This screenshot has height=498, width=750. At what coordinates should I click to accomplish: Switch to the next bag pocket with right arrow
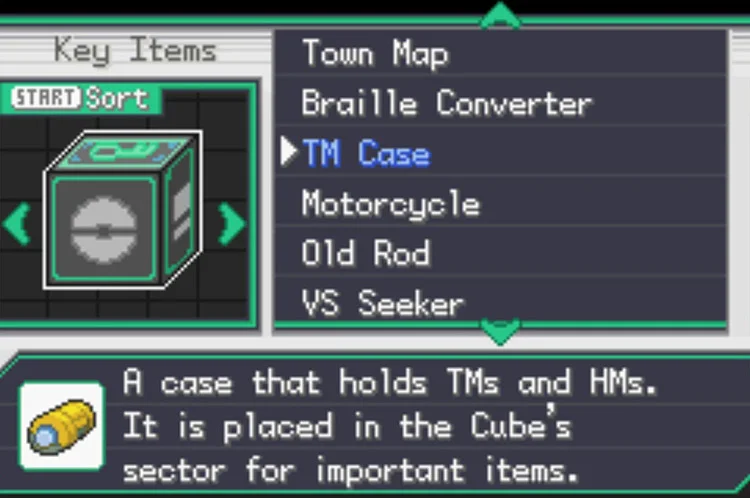click(232, 224)
